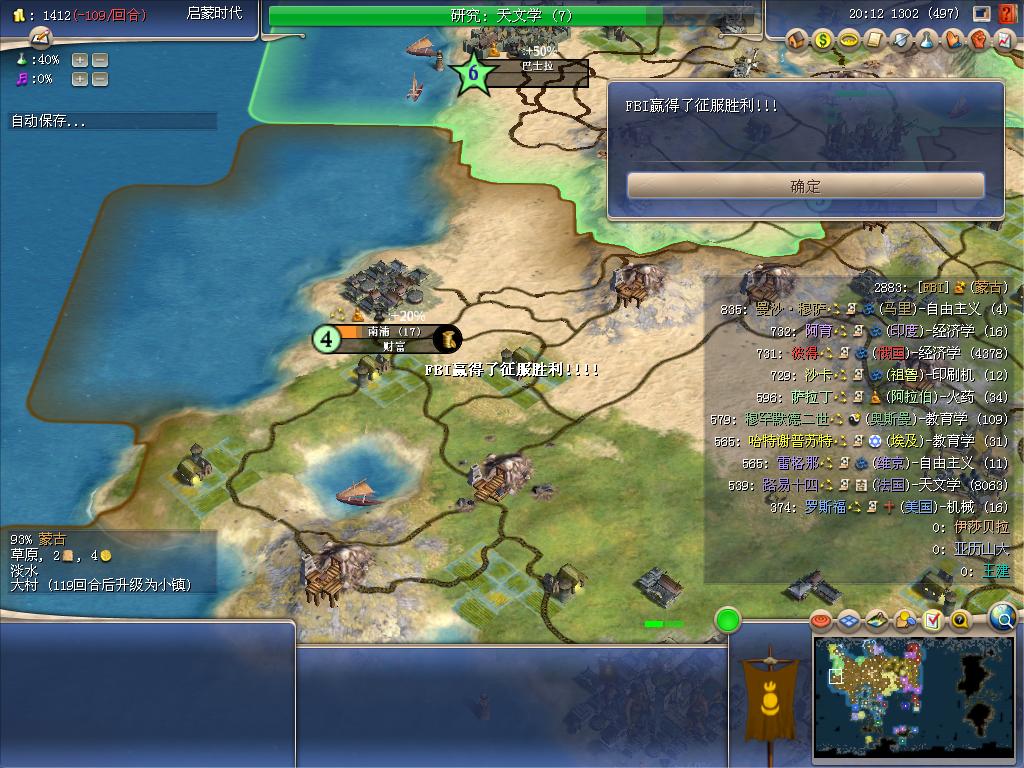Screen dimensions: 1024x768
Task: Select 罗斯福 in the scoreboard list
Action: pos(825,506)
